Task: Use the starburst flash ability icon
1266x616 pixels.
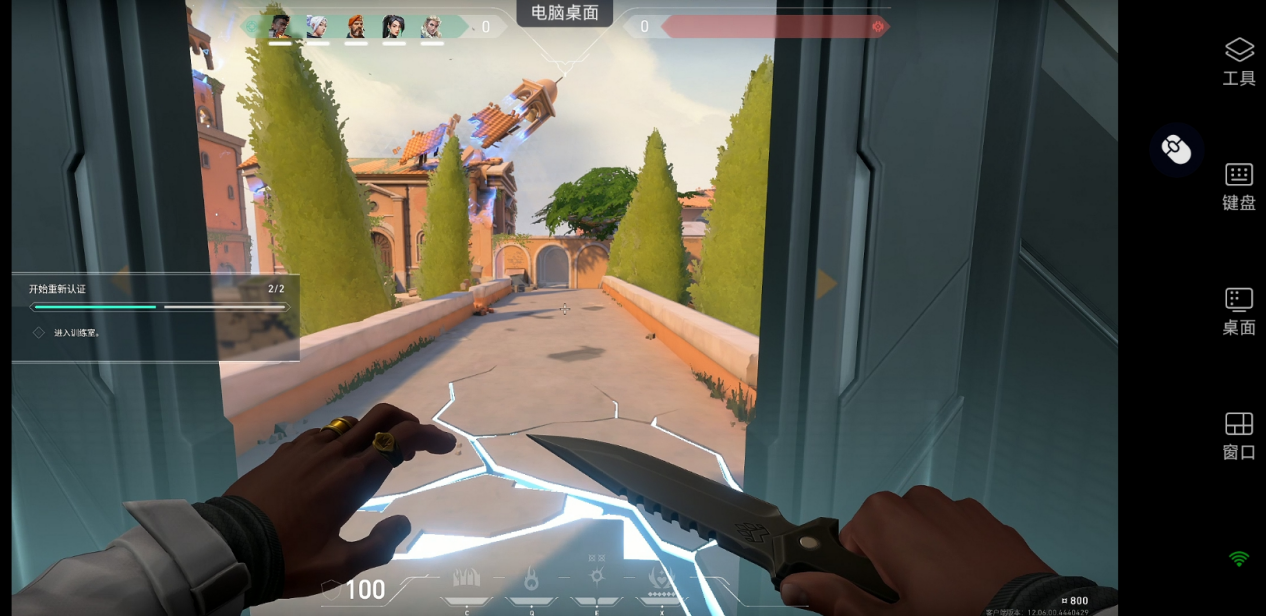Action: tap(597, 576)
